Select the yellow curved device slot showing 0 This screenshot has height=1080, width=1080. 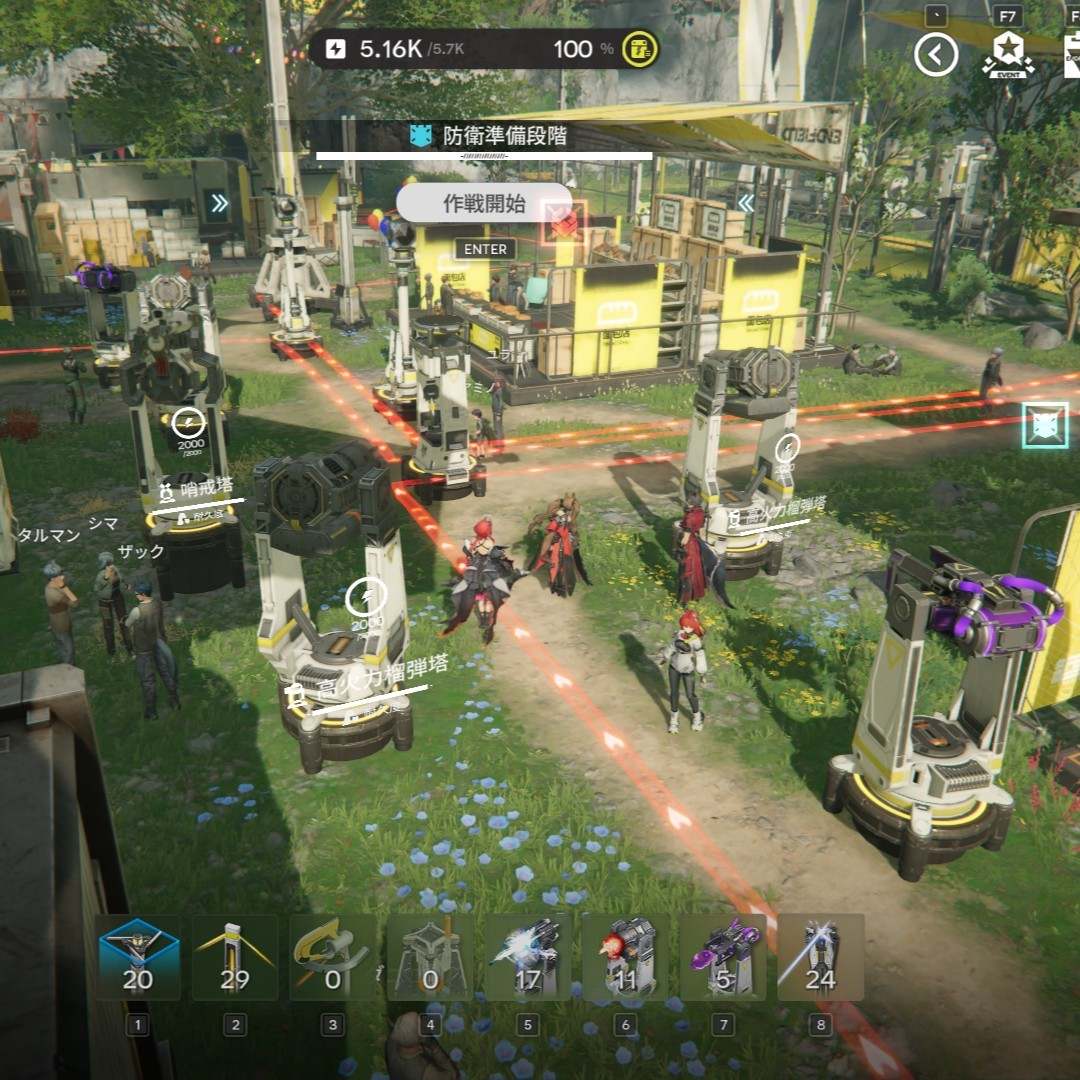coord(333,958)
